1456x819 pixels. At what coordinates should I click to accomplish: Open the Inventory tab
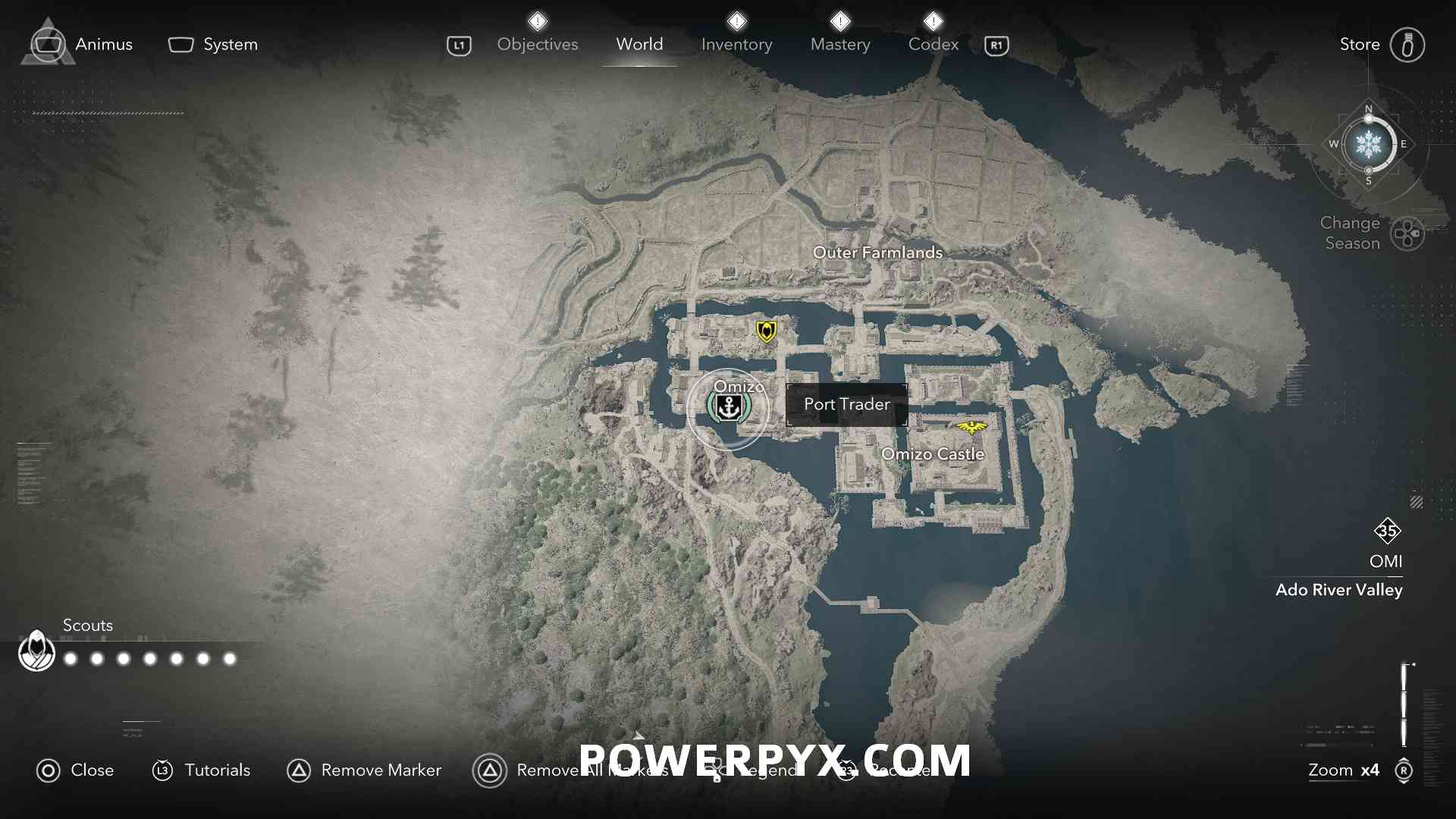click(x=736, y=45)
